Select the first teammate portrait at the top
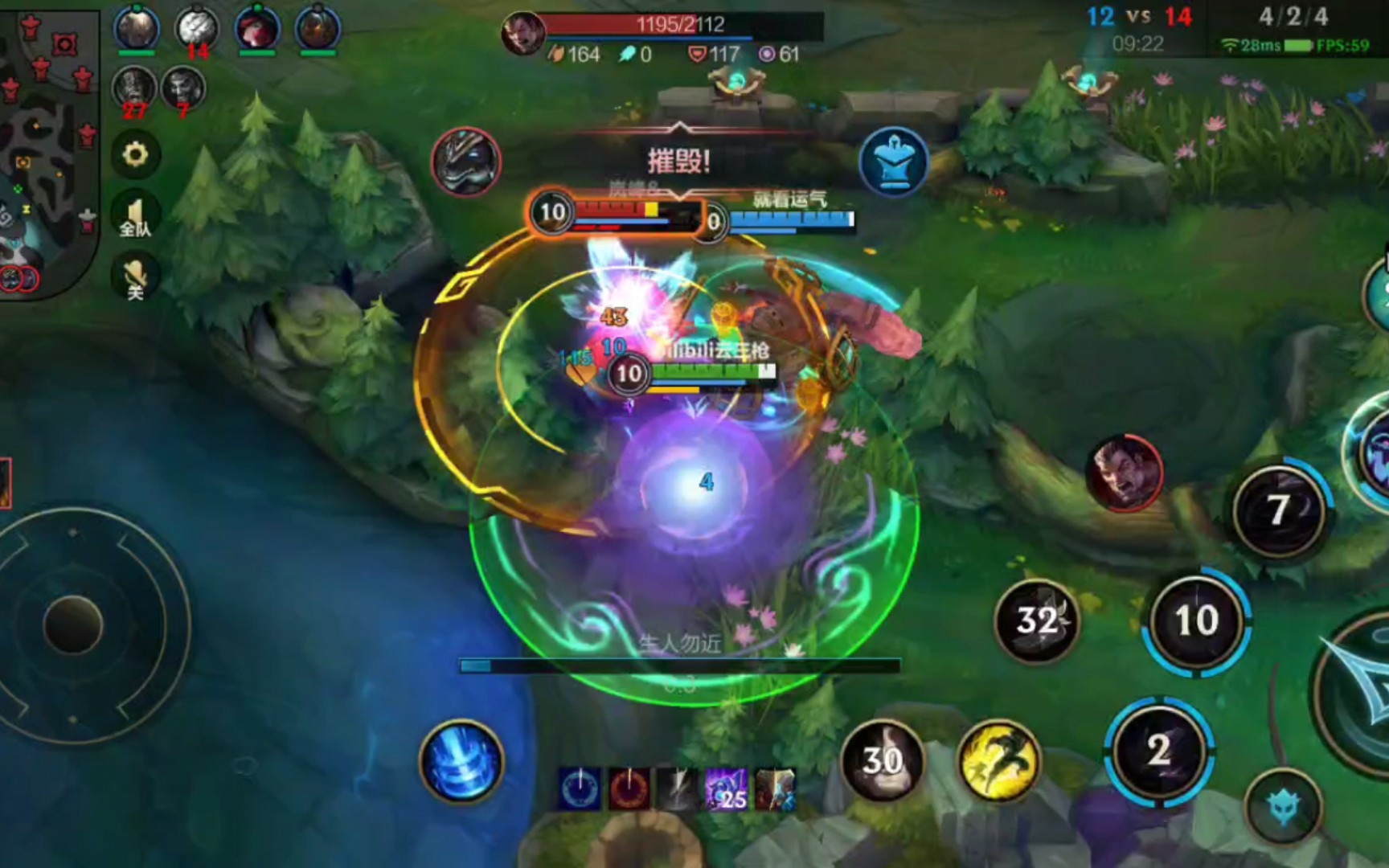Viewport: 1389px width, 868px height. pos(136,29)
